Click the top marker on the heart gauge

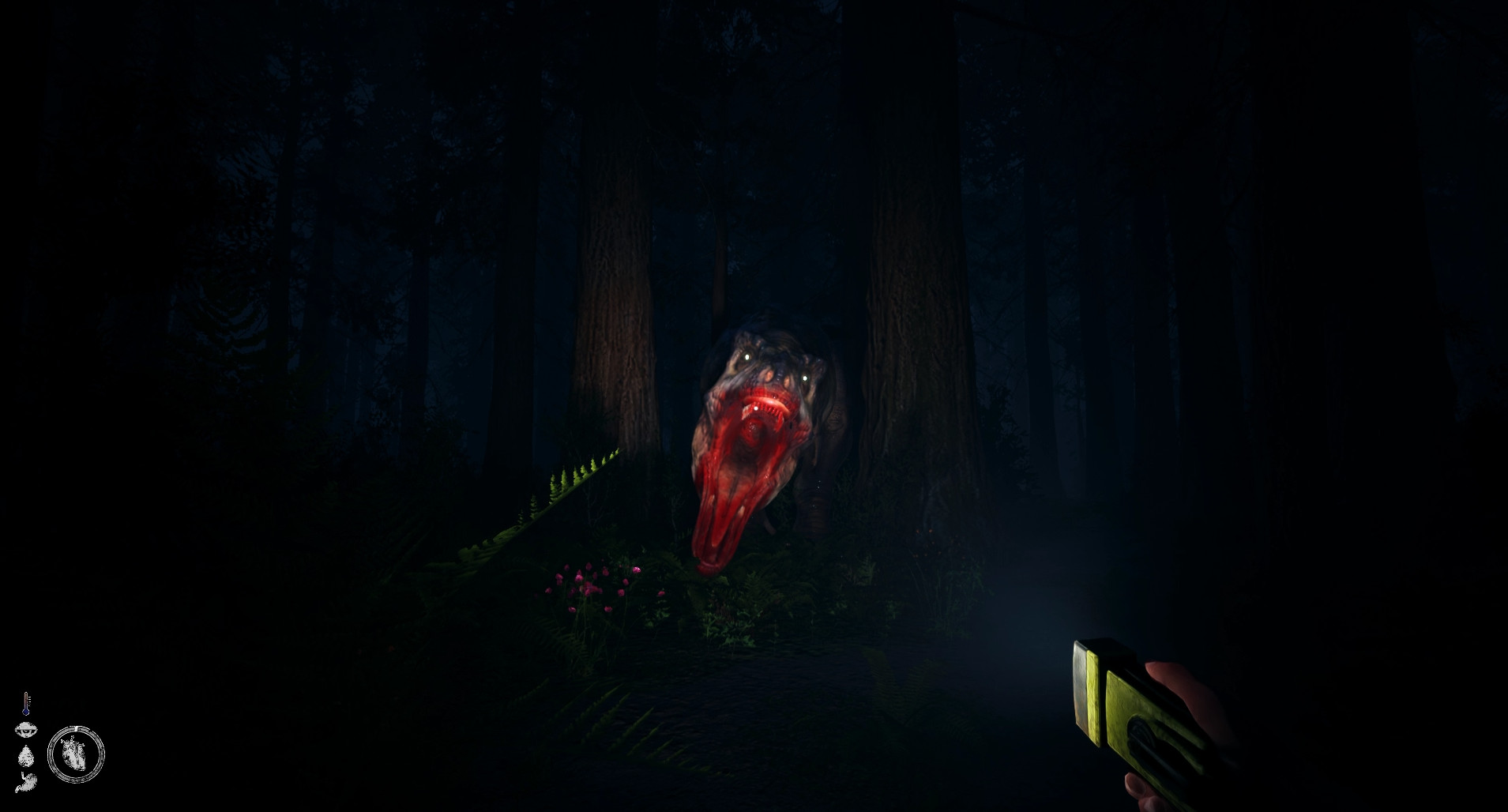tap(76, 727)
